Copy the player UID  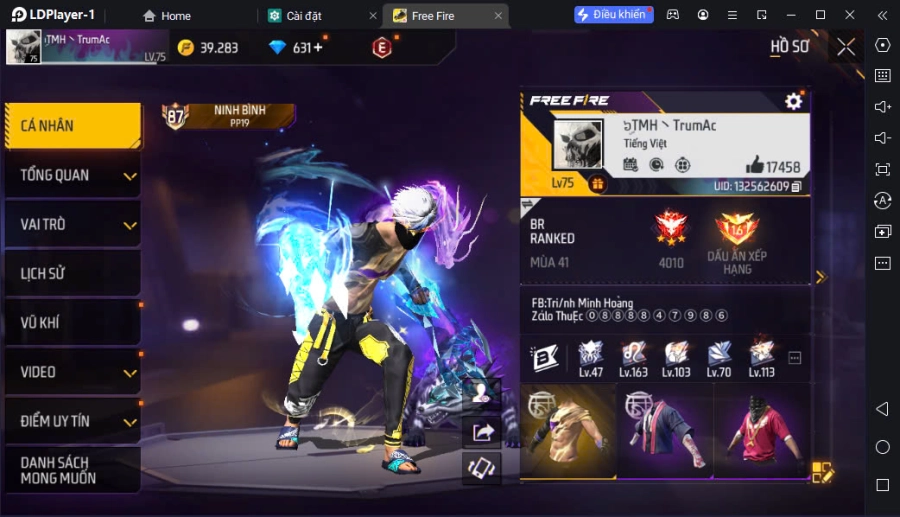pyautogui.click(x=797, y=187)
